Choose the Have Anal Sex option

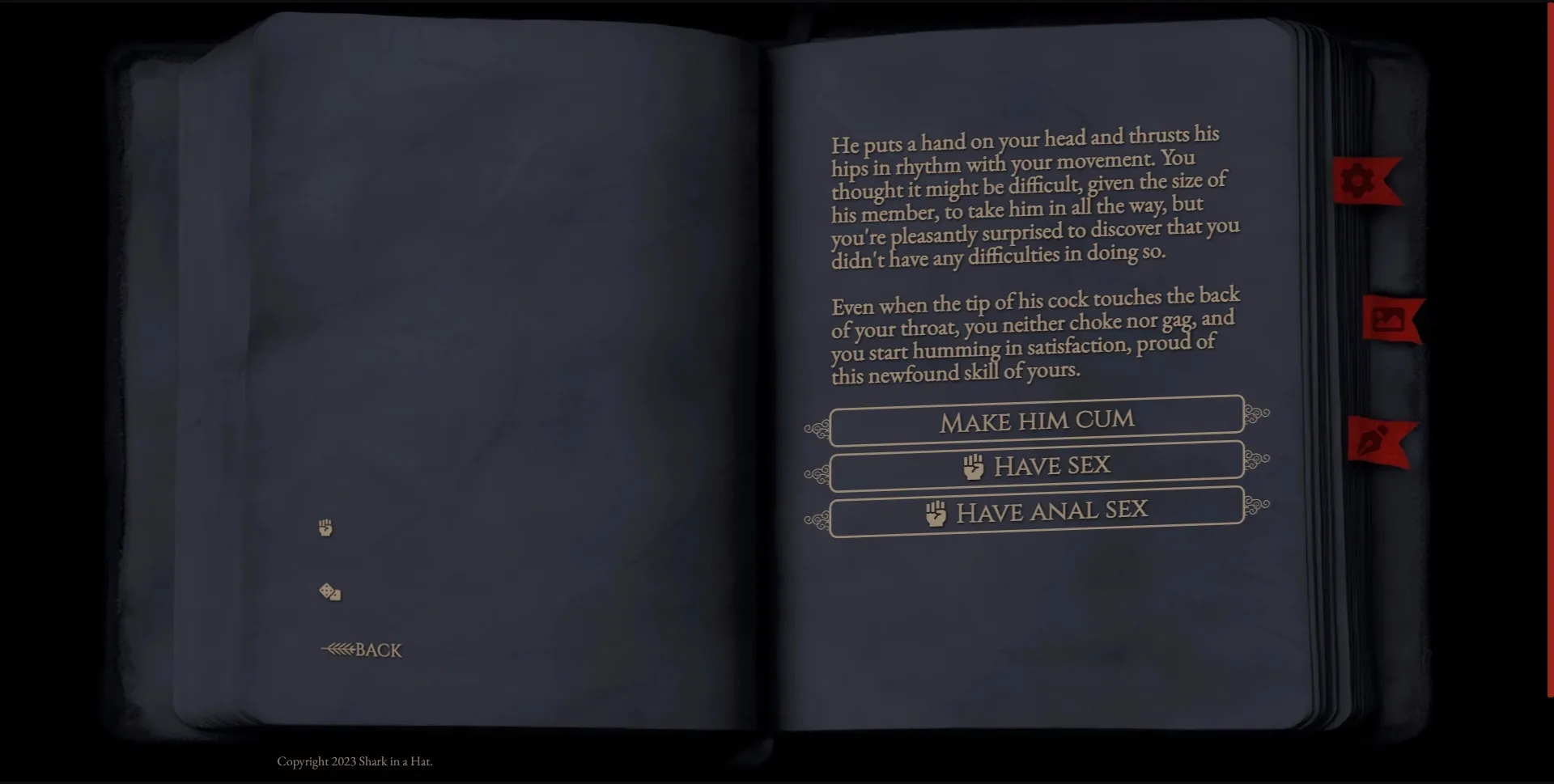(1037, 510)
